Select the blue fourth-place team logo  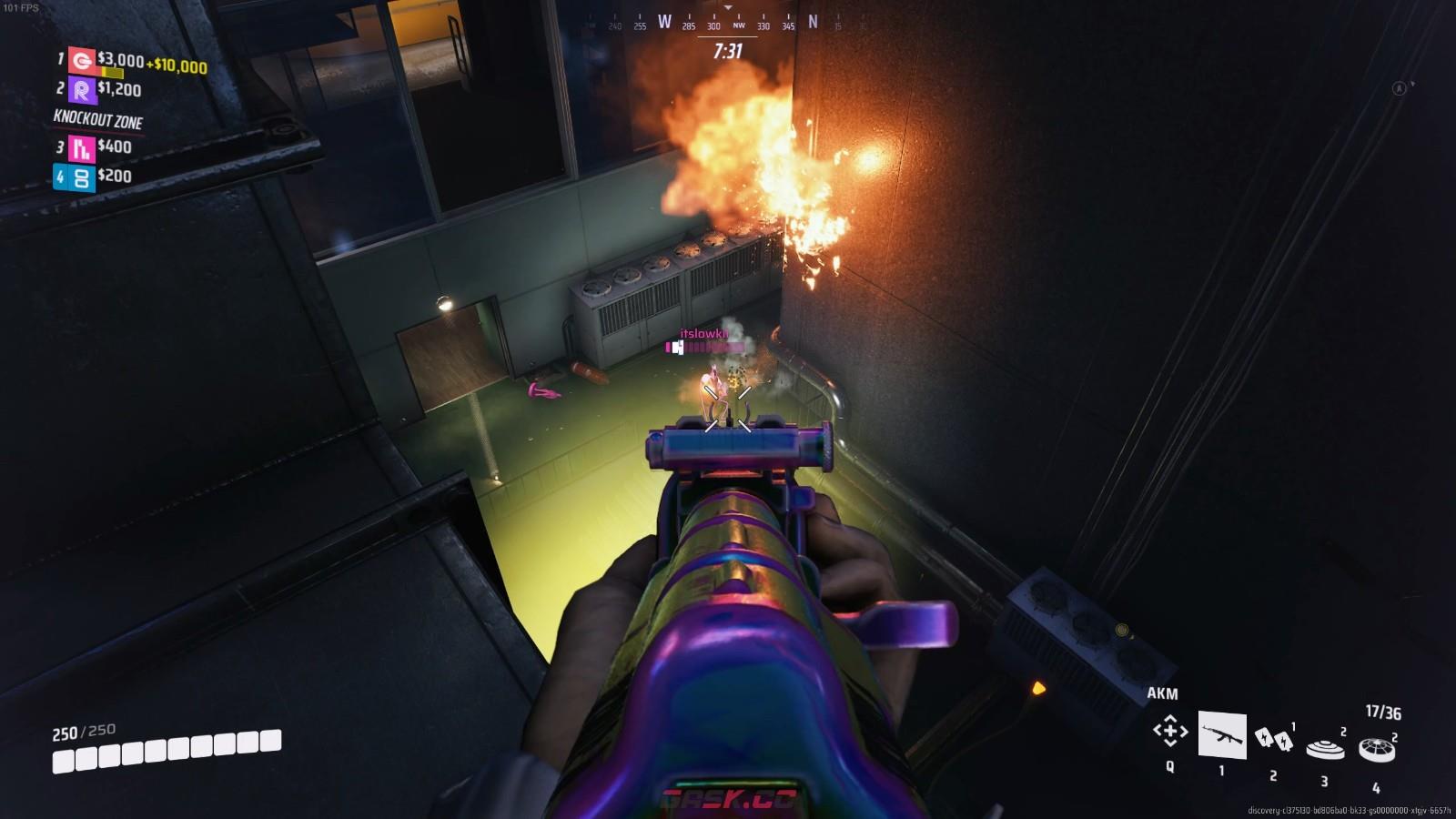click(82, 177)
